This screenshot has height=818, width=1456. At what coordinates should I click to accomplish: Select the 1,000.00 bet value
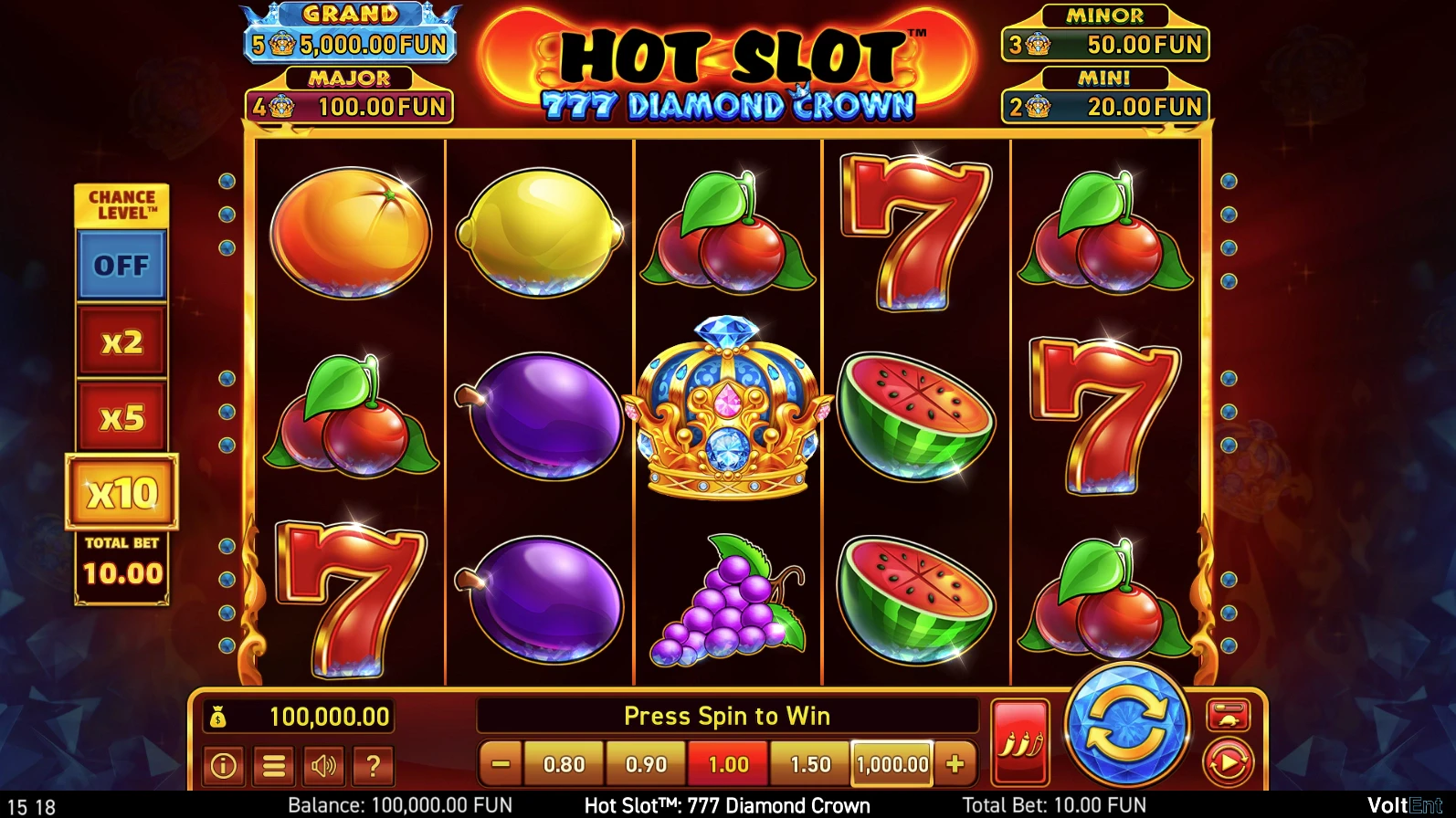[x=892, y=764]
